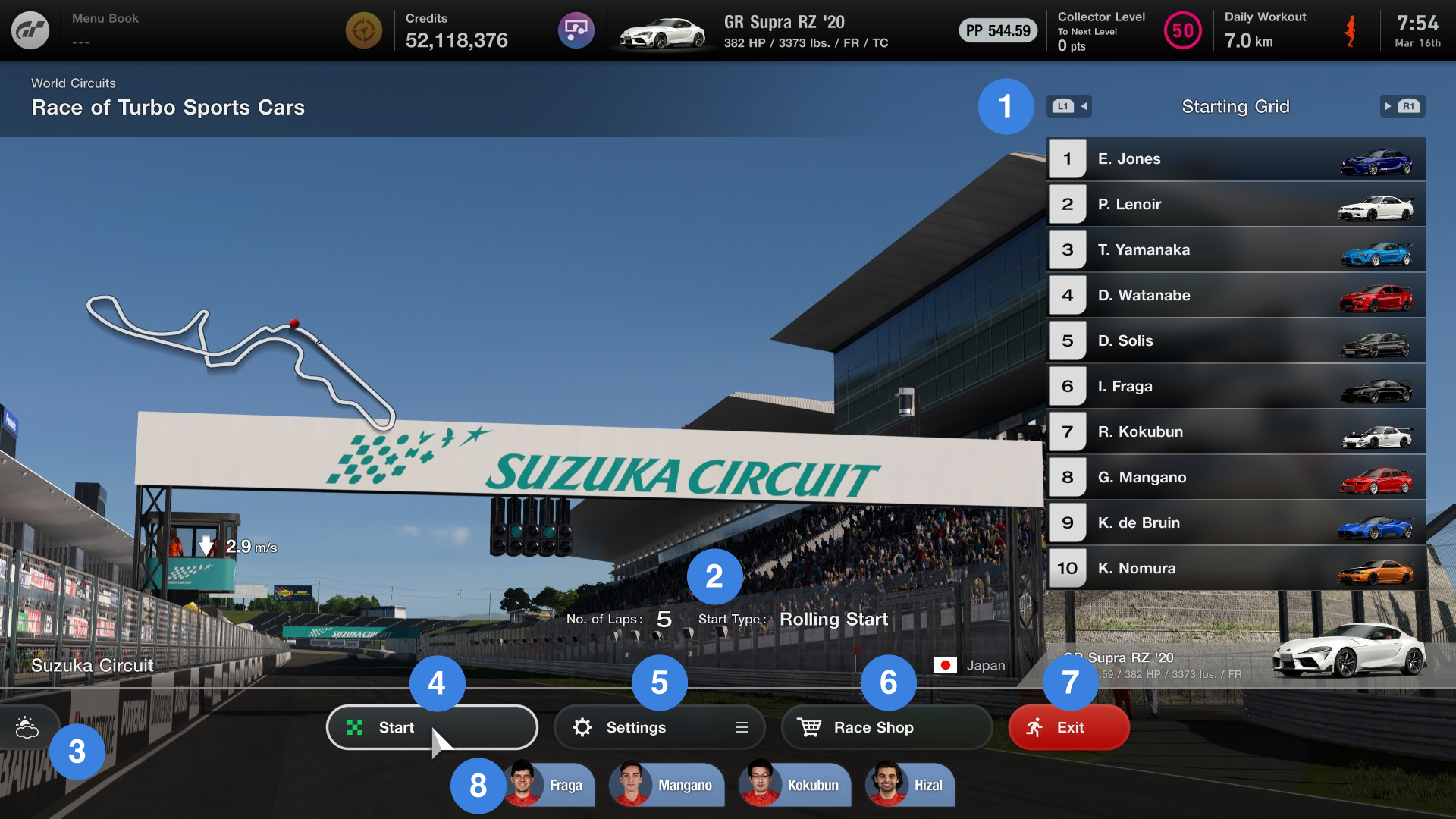Click the red Exit button

[1068, 726]
